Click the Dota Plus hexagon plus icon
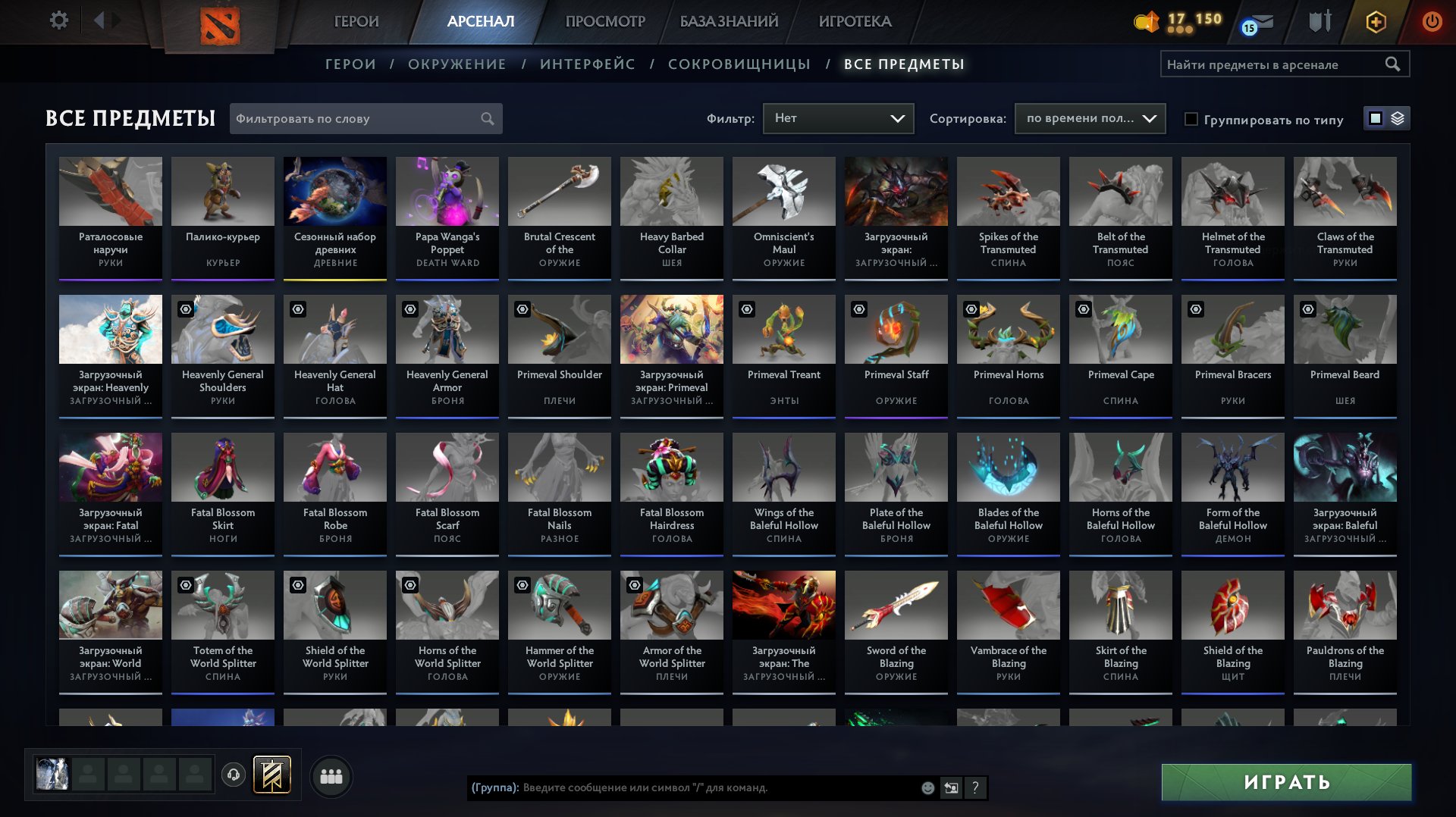The width and height of the screenshot is (1456, 817). [x=1375, y=22]
